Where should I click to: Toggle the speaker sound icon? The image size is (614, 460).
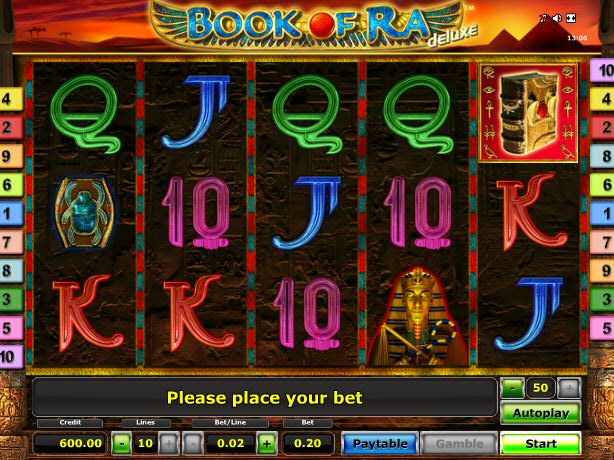[557, 18]
